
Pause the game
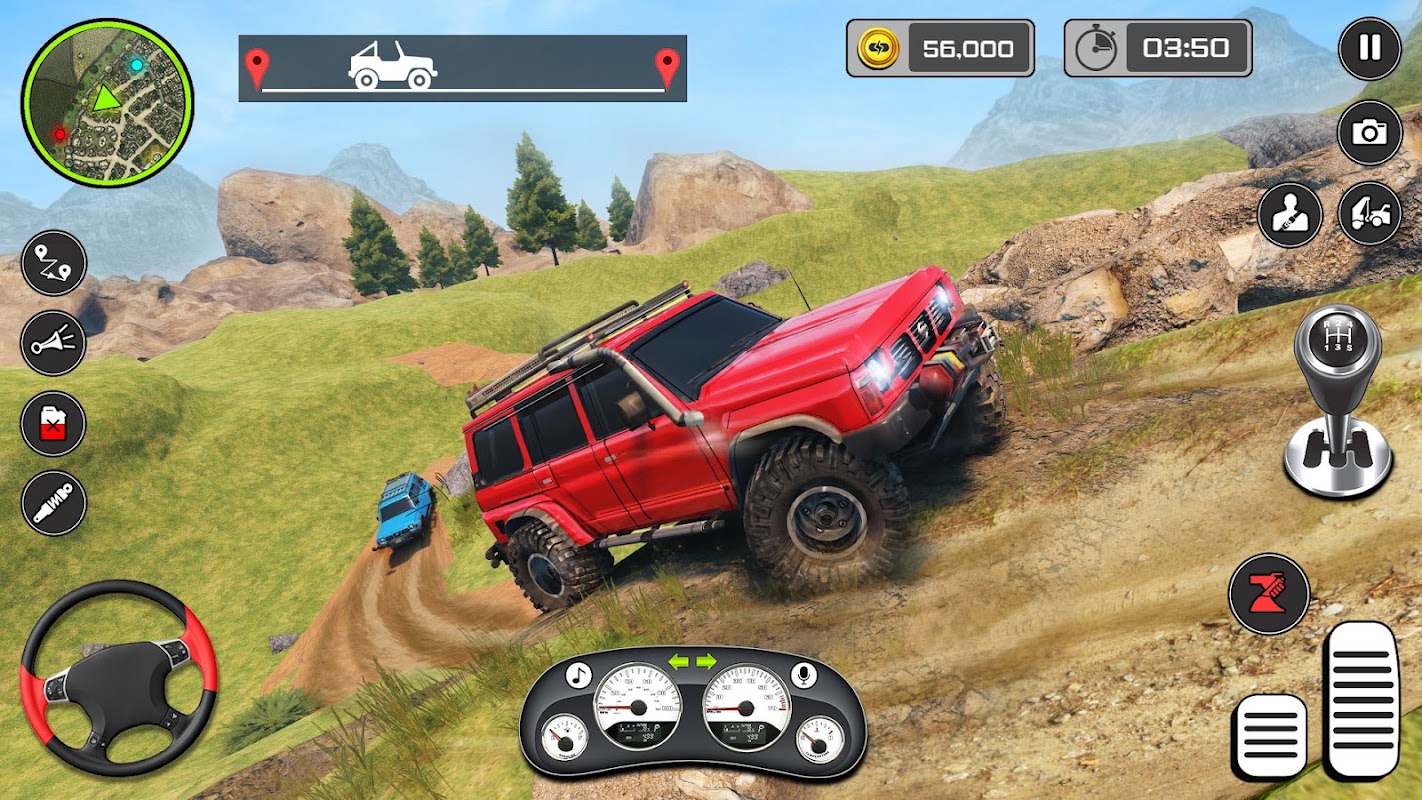click(x=1369, y=48)
